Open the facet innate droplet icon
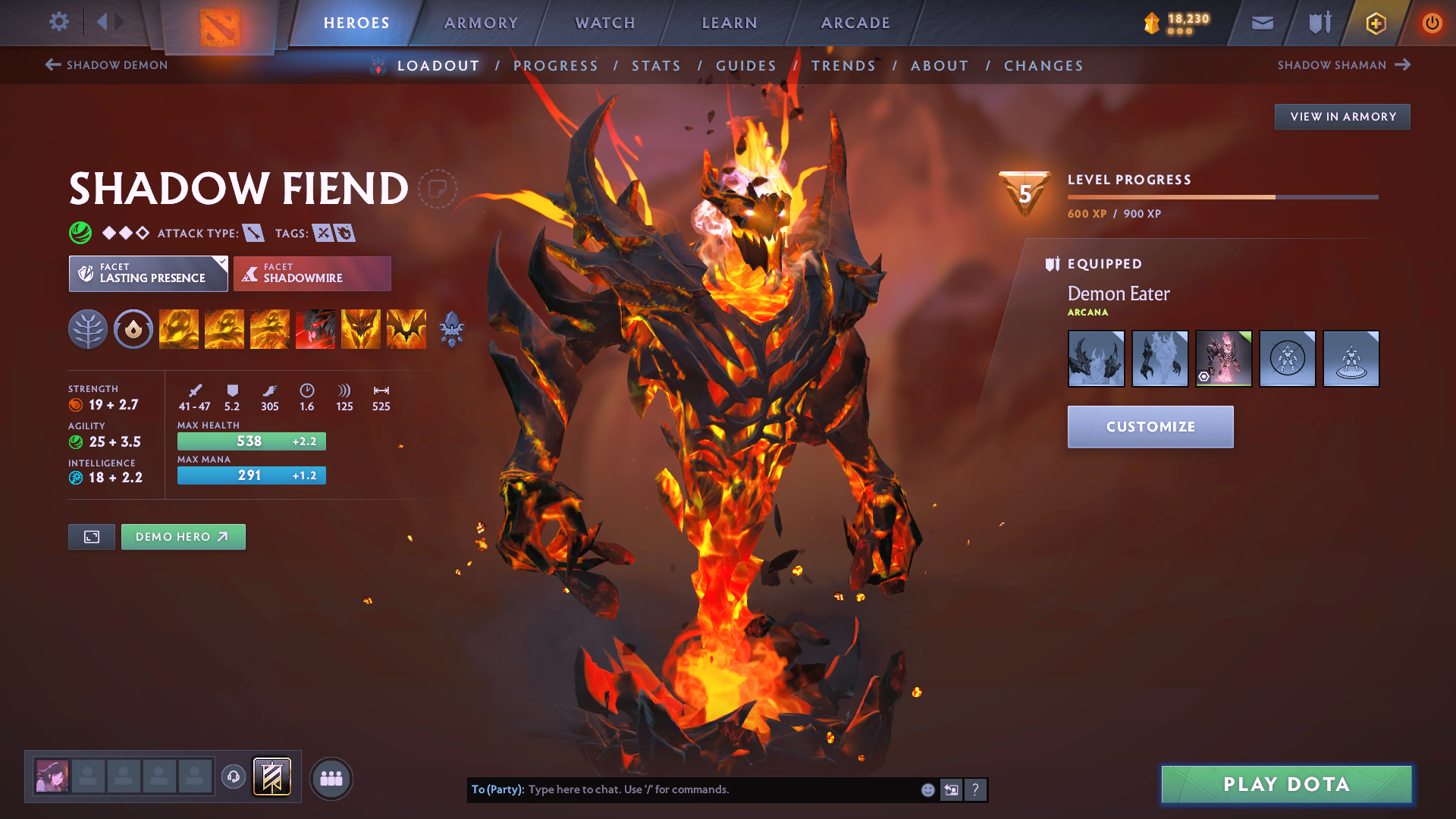This screenshot has height=819, width=1456. pos(133,328)
